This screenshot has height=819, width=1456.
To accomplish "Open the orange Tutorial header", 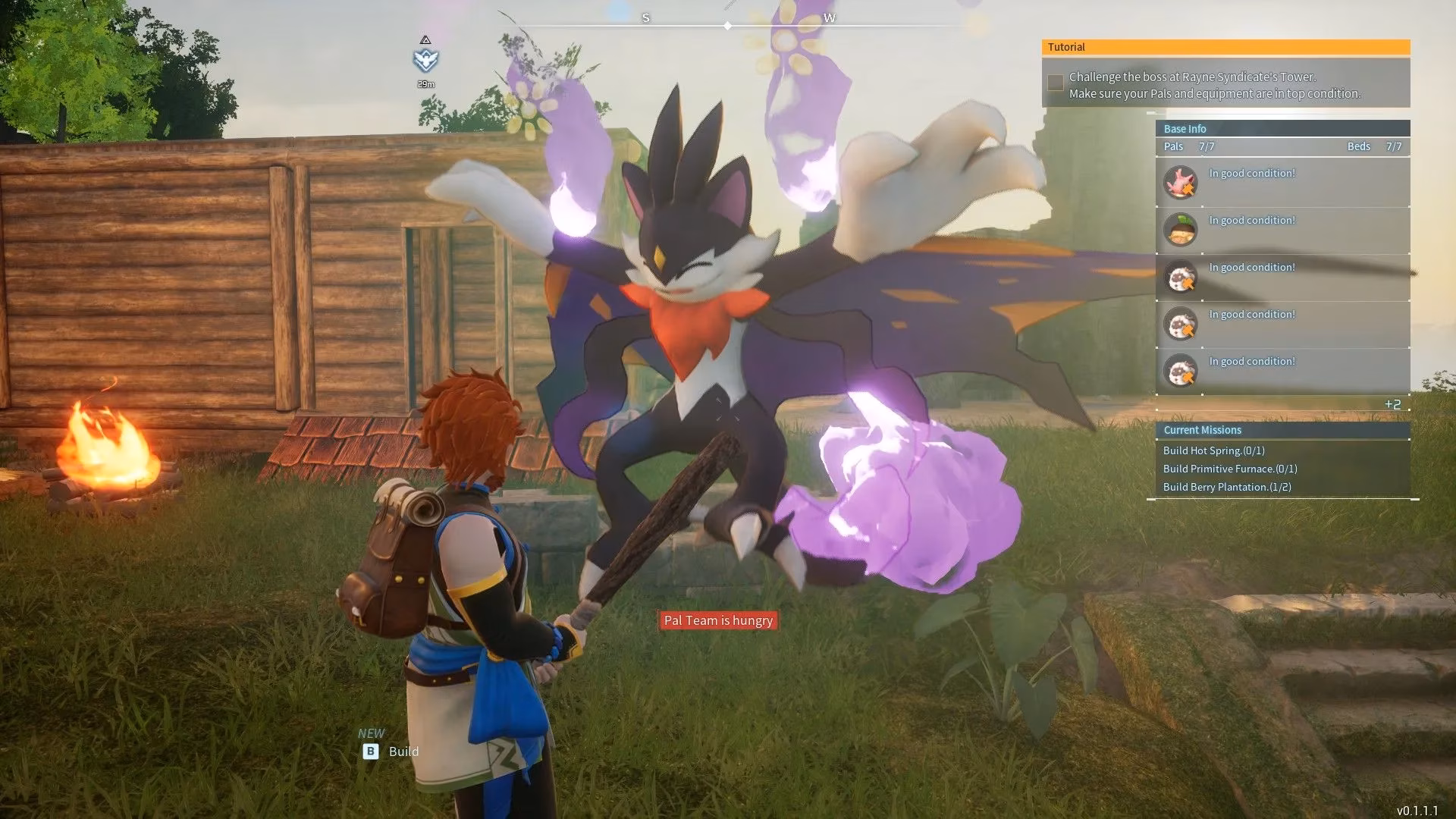I will (1225, 47).
